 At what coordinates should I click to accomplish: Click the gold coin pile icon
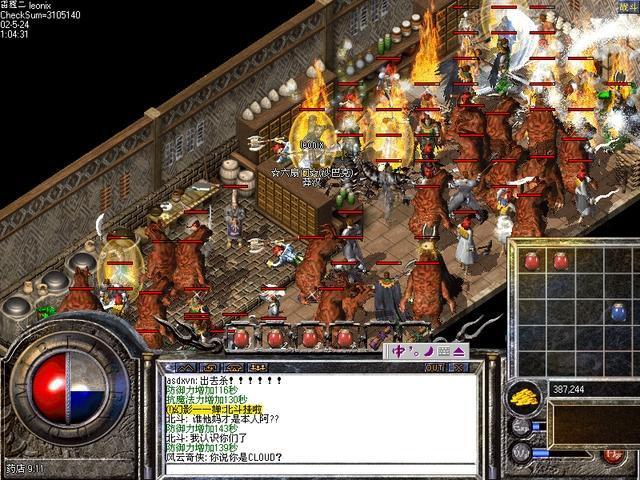[x=524, y=397]
